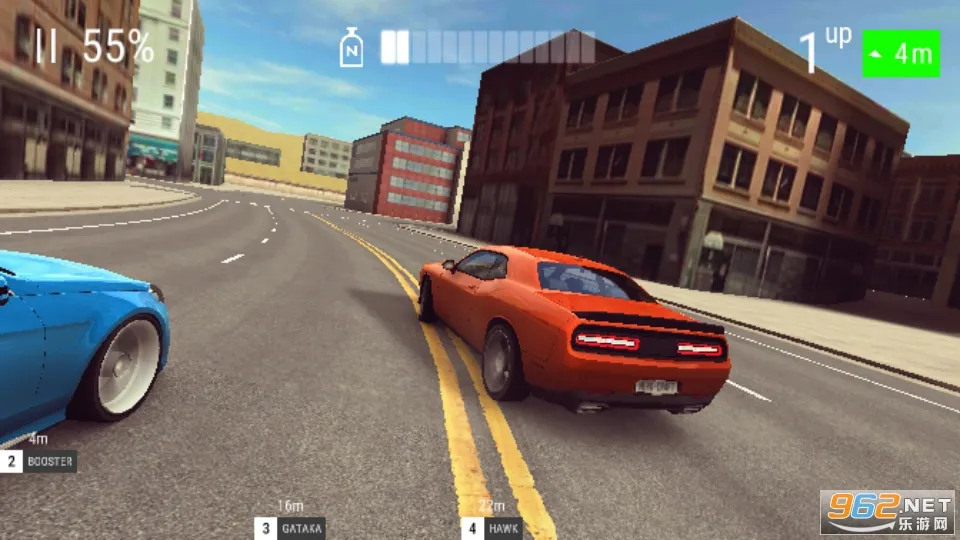
Task: Tap the nitro bottle icon
Action: [x=351, y=48]
